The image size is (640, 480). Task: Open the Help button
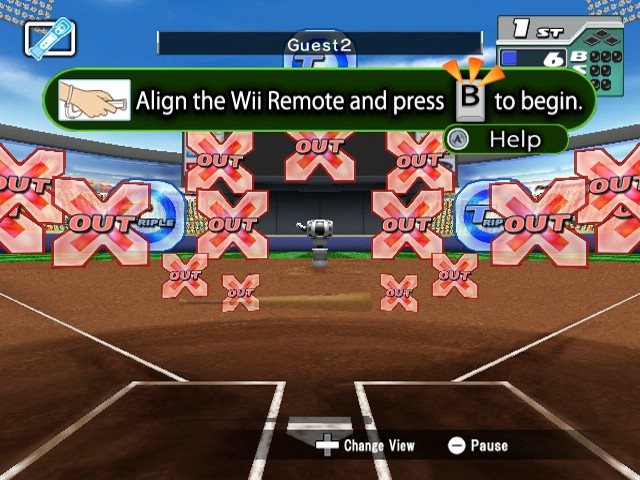[505, 139]
